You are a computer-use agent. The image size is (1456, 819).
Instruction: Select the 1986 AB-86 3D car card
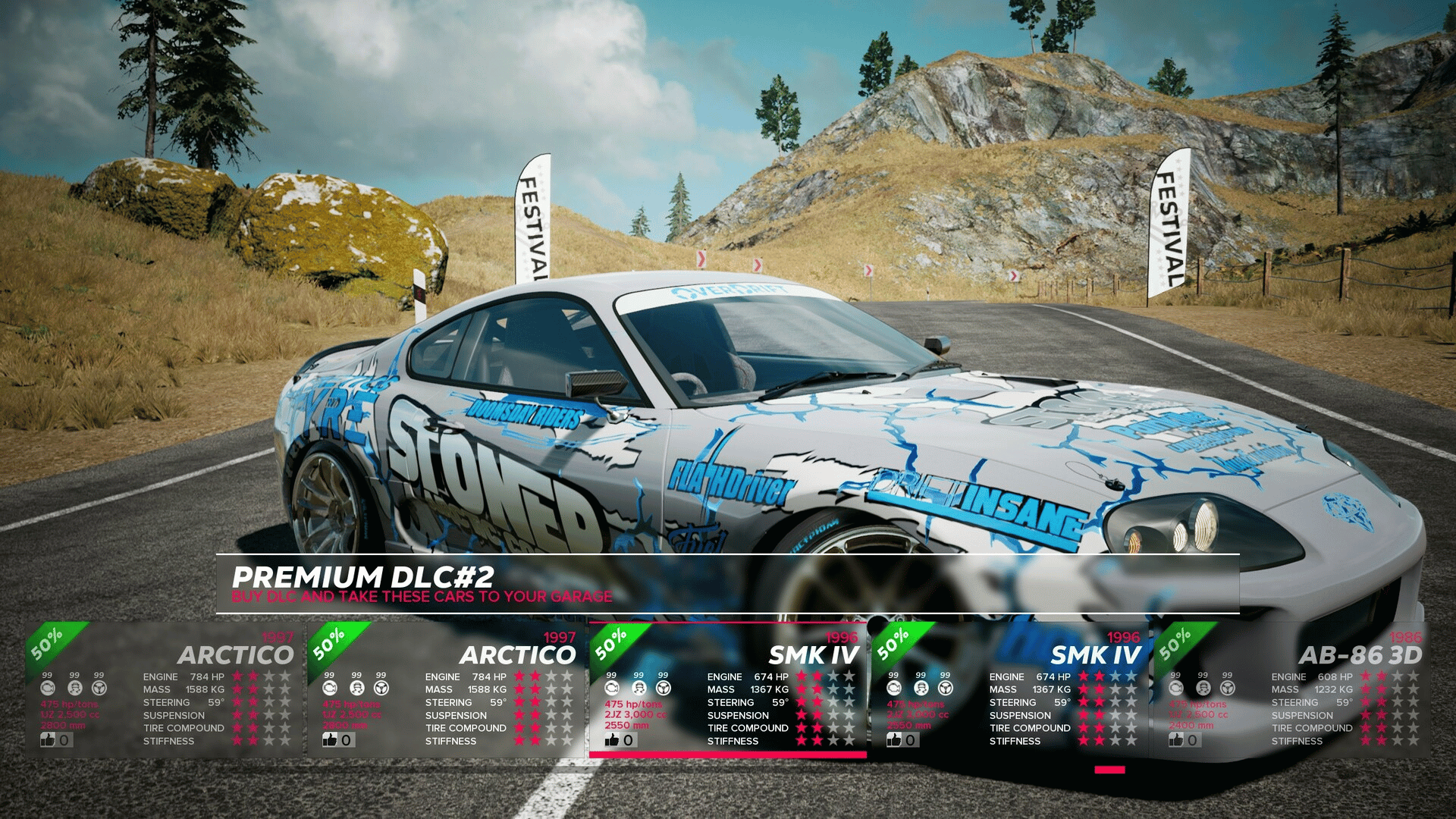[1291, 690]
